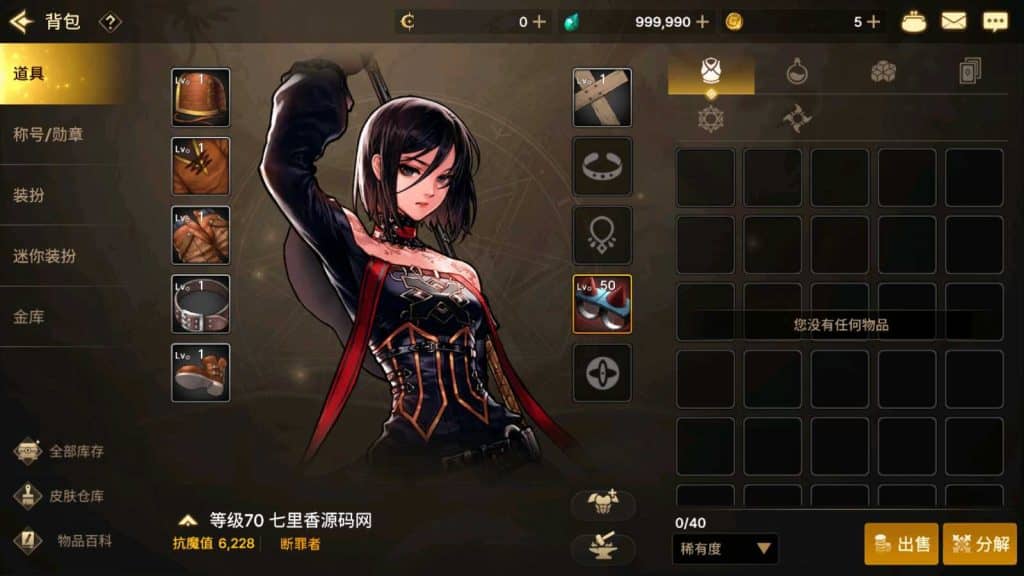Screen dimensions: 1024x576
Task: Click the 出售 sell button
Action: tap(901, 544)
